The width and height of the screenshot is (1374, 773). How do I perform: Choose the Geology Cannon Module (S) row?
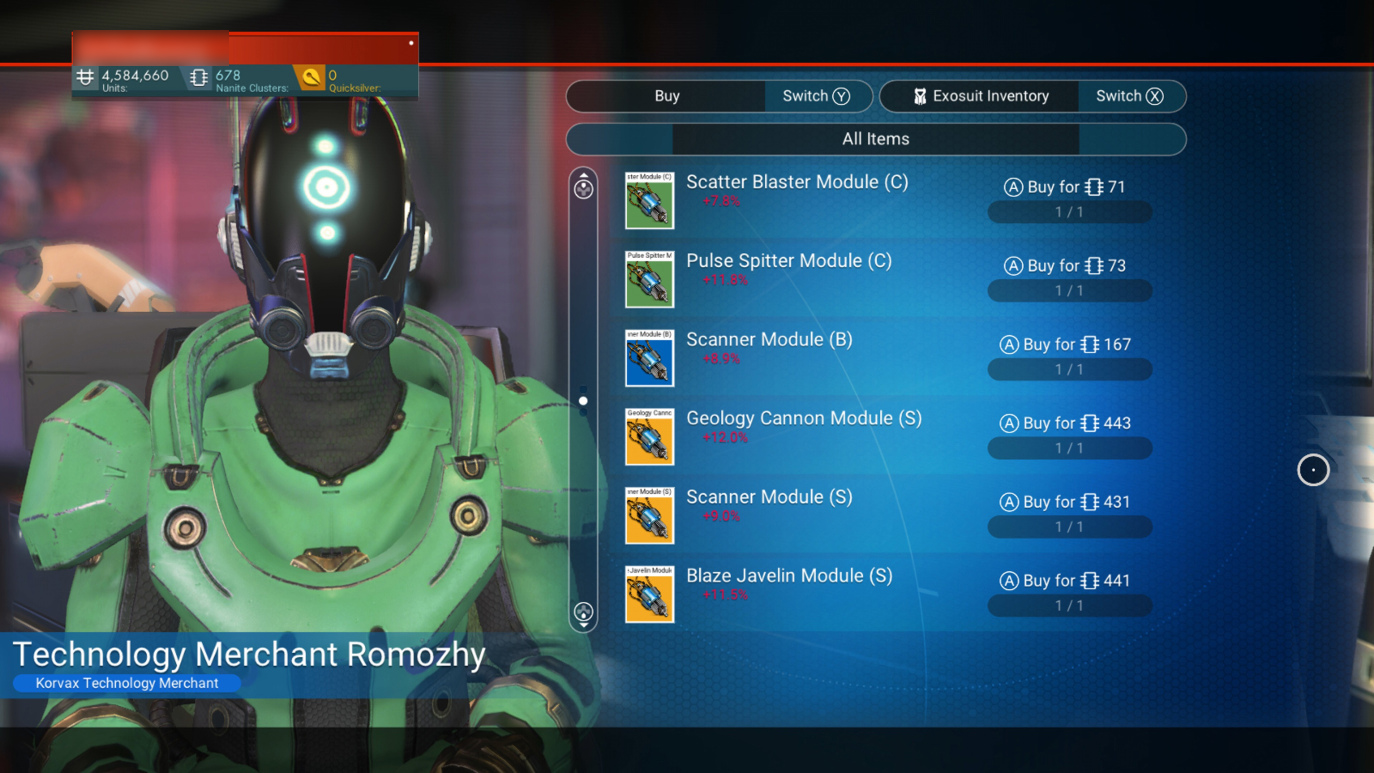pyautogui.click(x=804, y=419)
